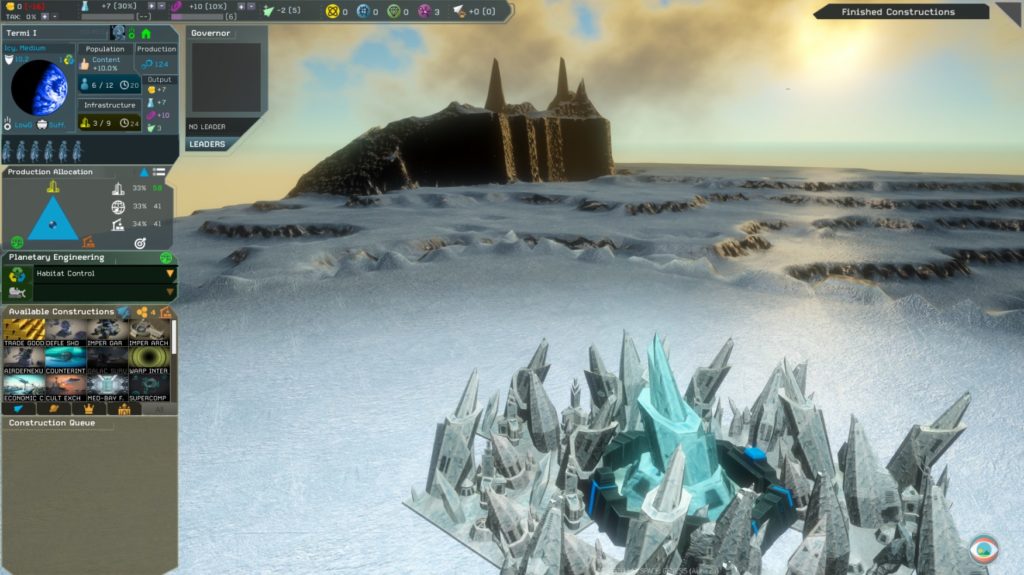The height and width of the screenshot is (575, 1024).
Task: Click the green home icon beside Termi I
Action: (x=146, y=33)
